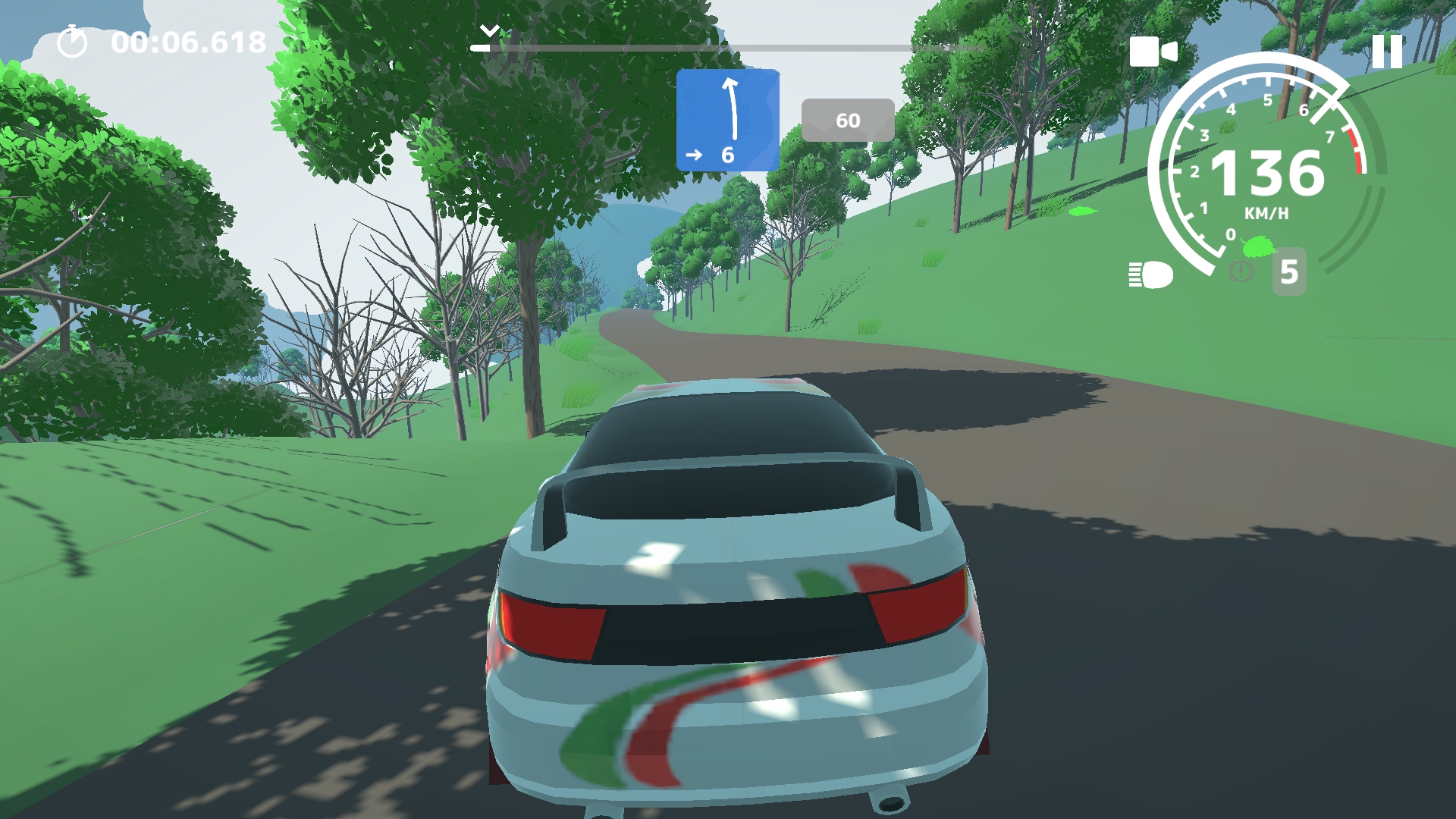The image size is (1456, 819).
Task: Click the 60 distance marker button
Action: (x=848, y=119)
